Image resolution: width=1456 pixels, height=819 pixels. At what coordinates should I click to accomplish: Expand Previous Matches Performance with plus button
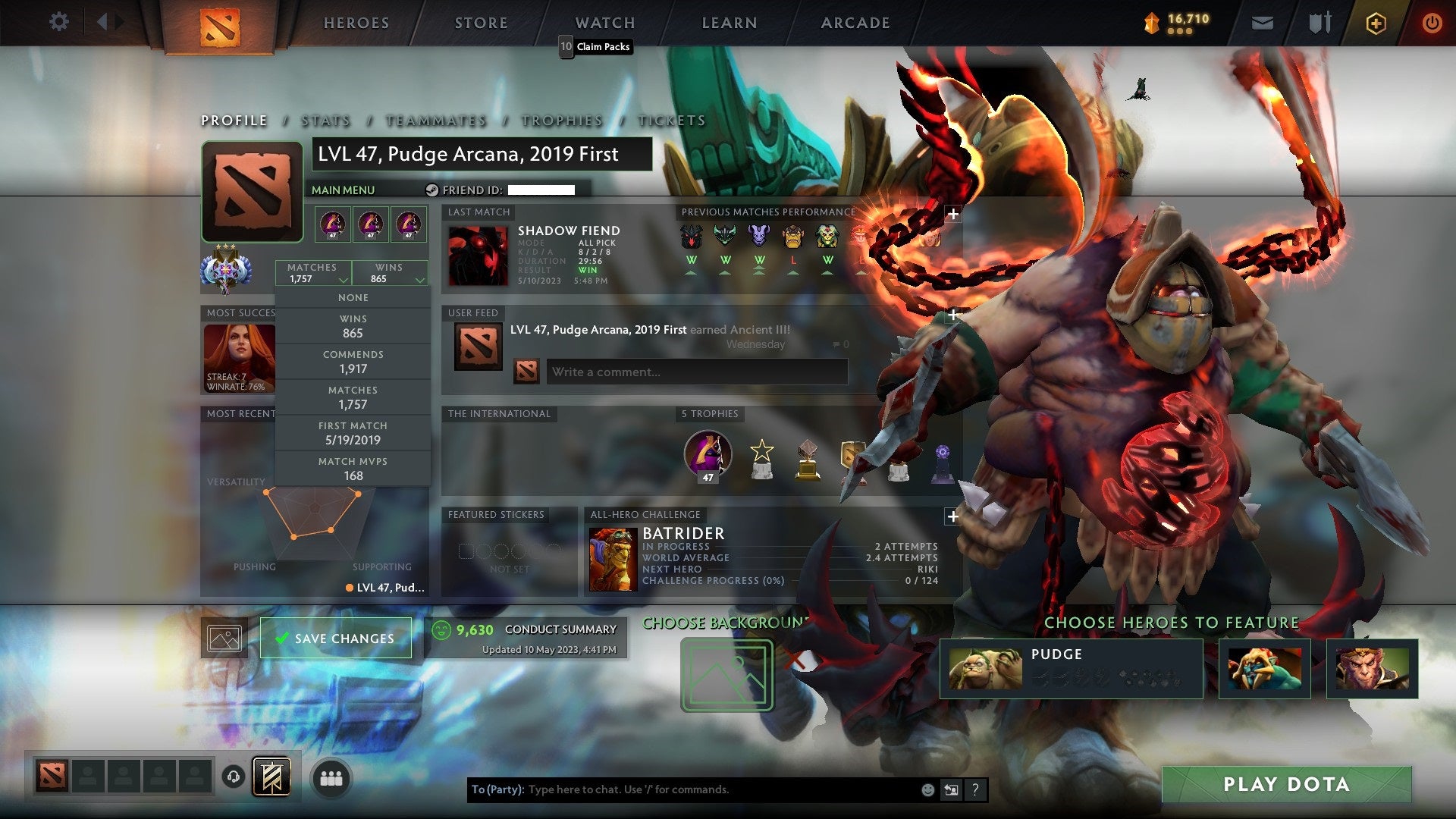click(953, 215)
